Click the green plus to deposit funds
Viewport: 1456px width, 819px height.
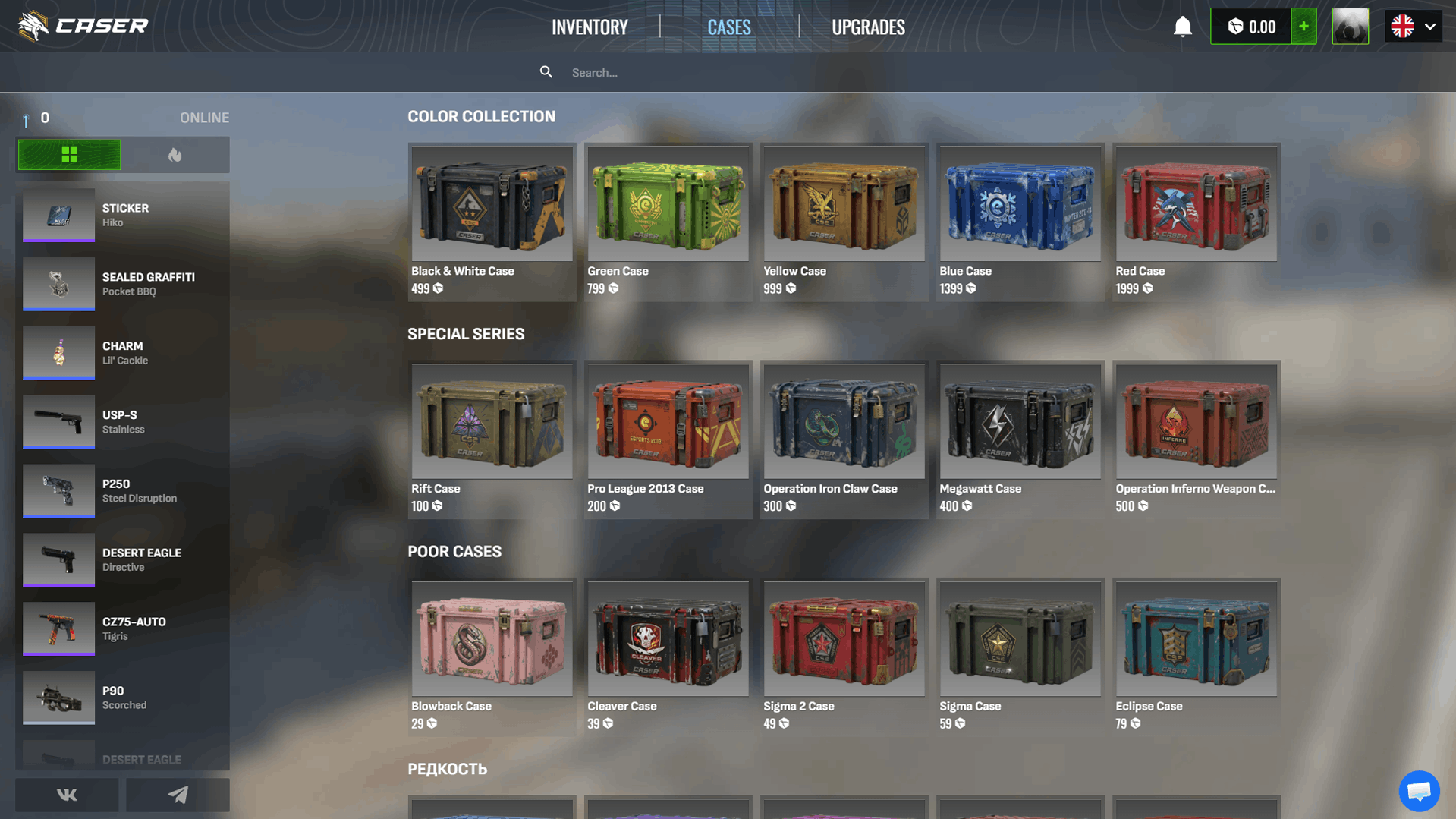pyautogui.click(x=1303, y=26)
